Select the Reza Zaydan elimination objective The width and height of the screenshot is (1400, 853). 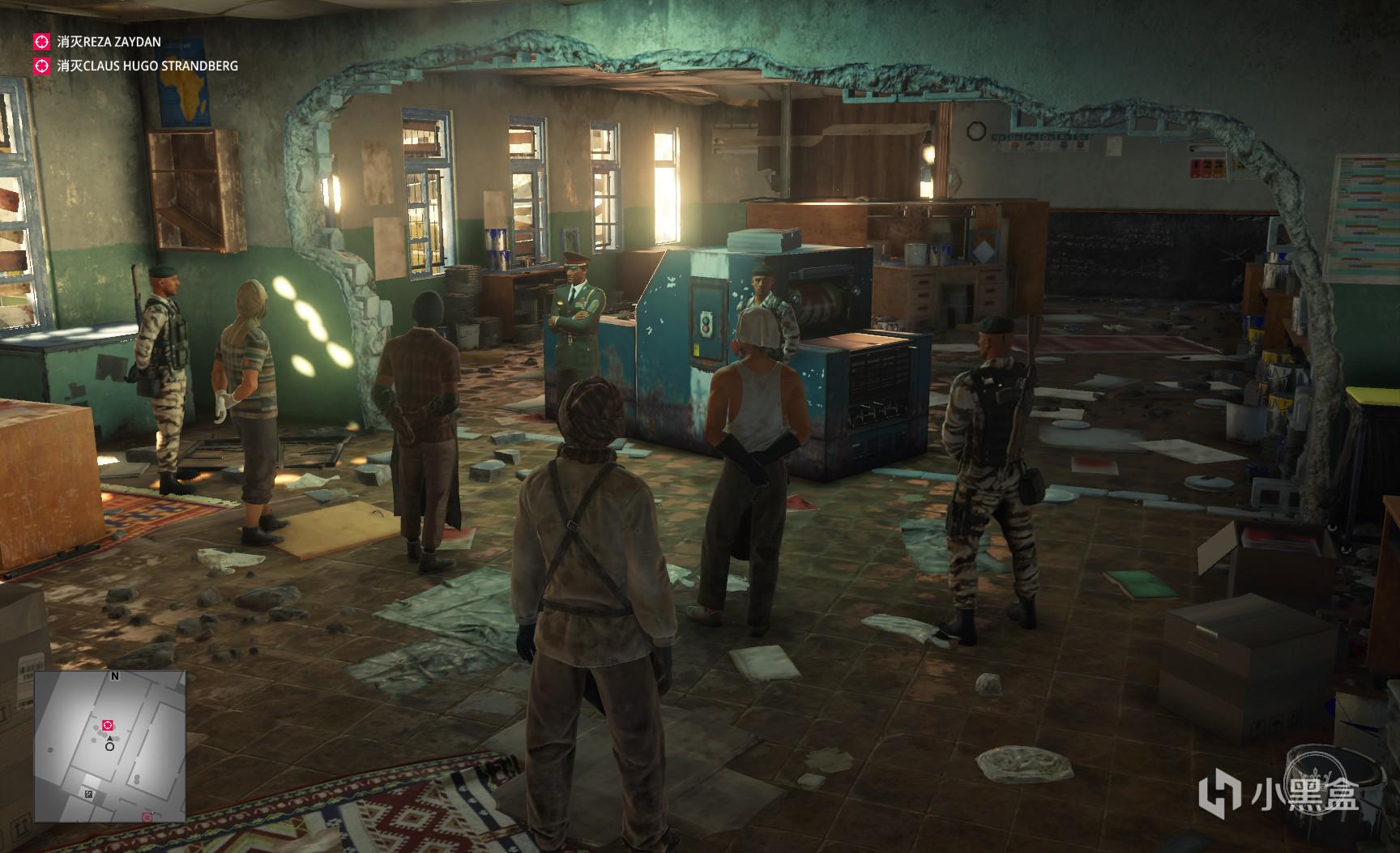pos(109,41)
